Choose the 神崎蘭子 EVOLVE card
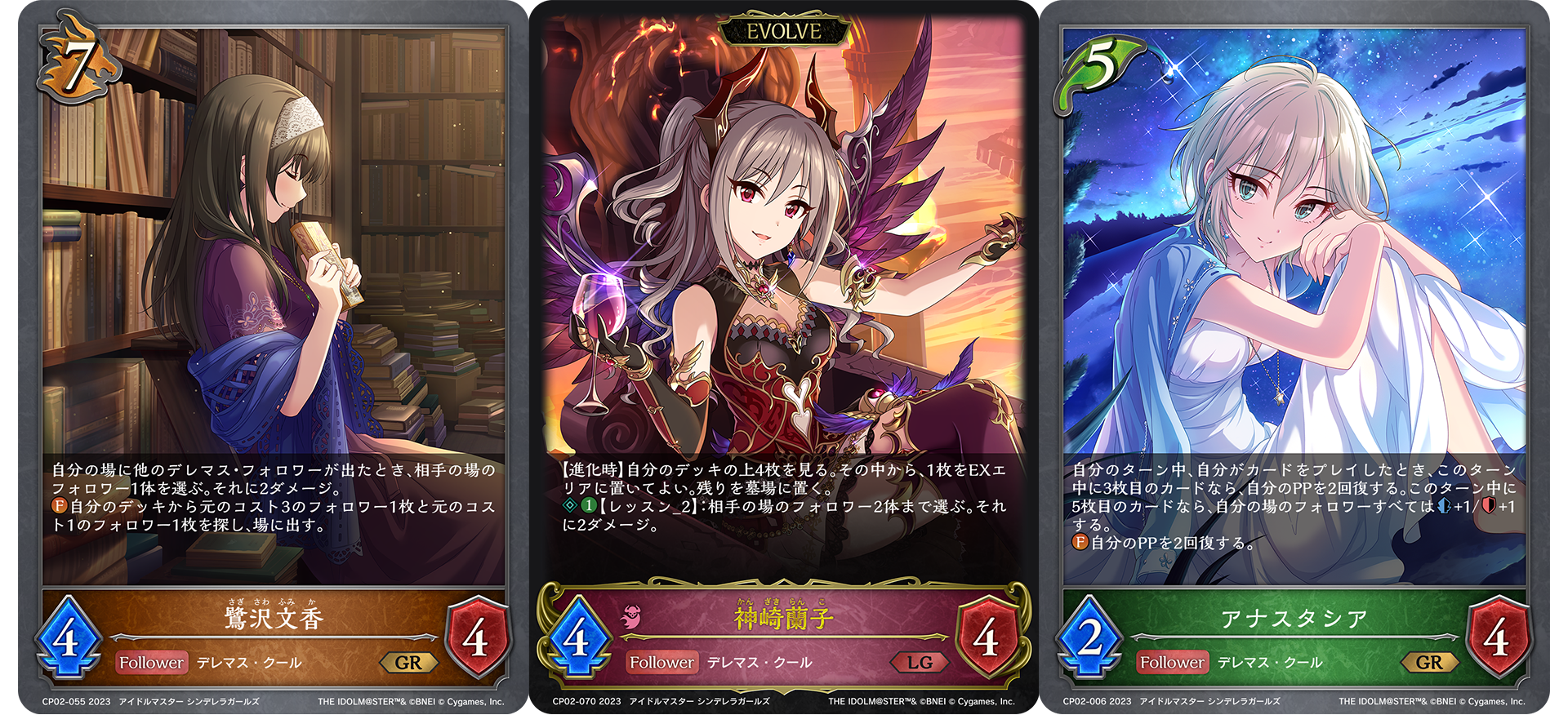 click(x=783, y=357)
